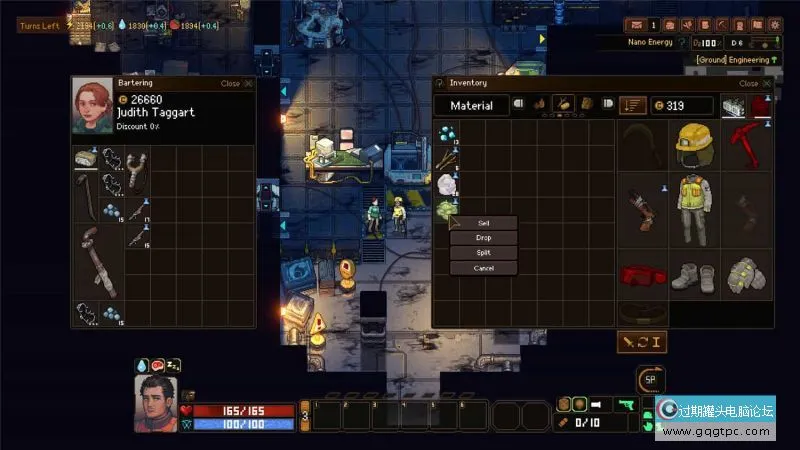Select the blue crystal material stack

coord(448,133)
